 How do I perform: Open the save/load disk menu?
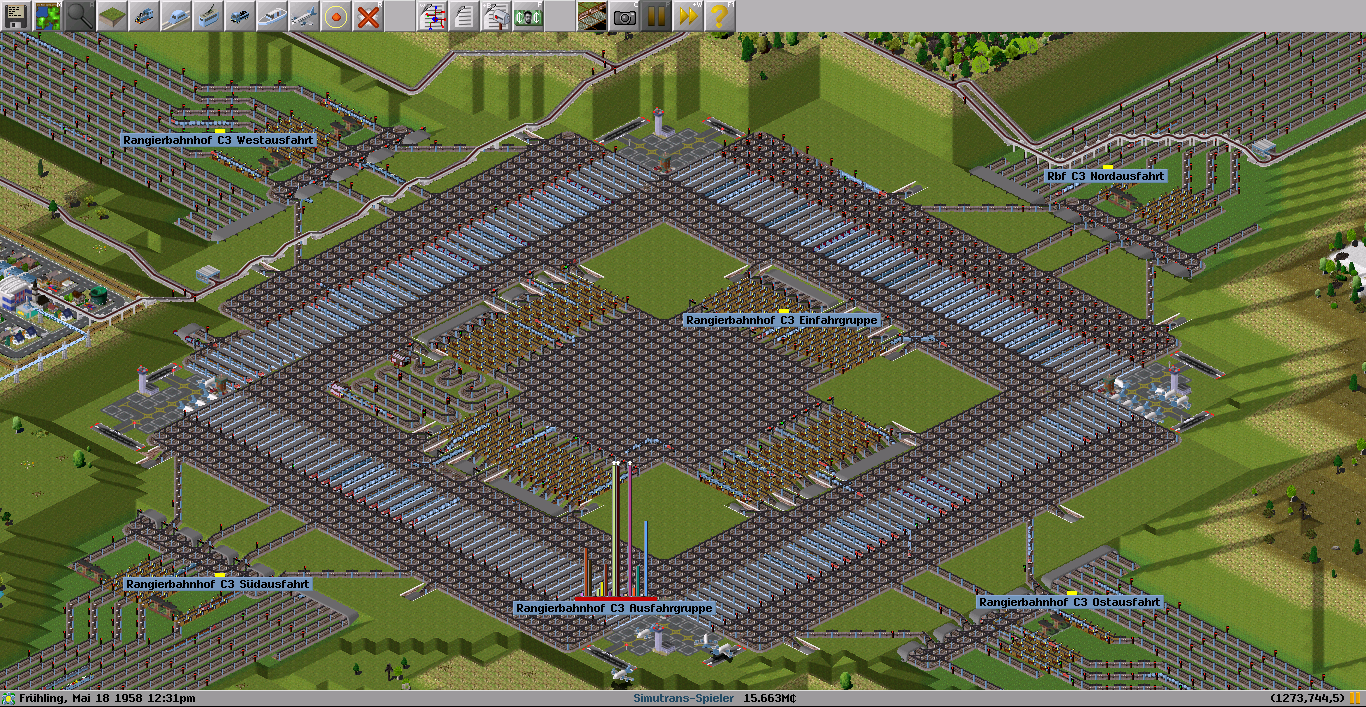tap(16, 16)
